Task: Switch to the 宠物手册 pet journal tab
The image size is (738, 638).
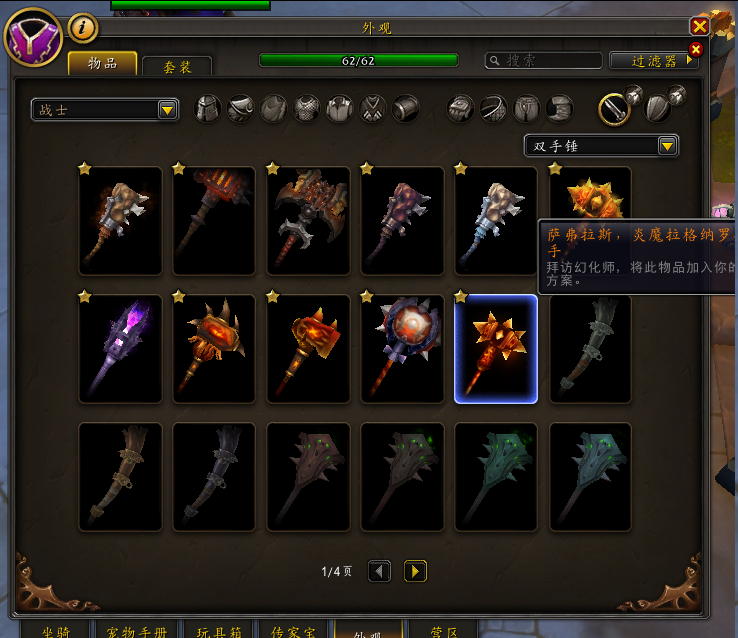Action: [139, 631]
